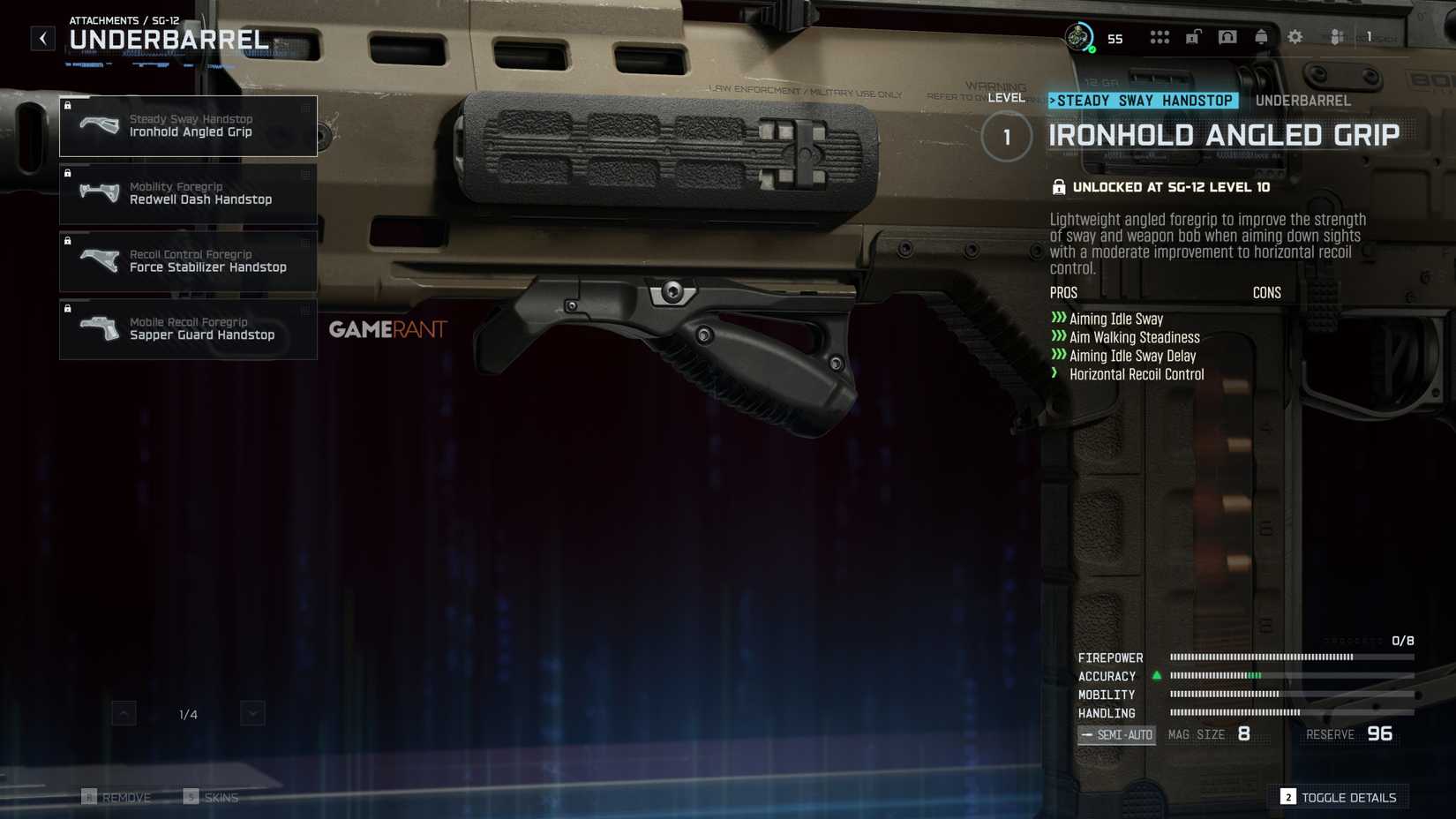Image resolution: width=1456 pixels, height=819 pixels.
Task: Click the Sapper Guard Handstop thumbnail image
Action: point(100,329)
